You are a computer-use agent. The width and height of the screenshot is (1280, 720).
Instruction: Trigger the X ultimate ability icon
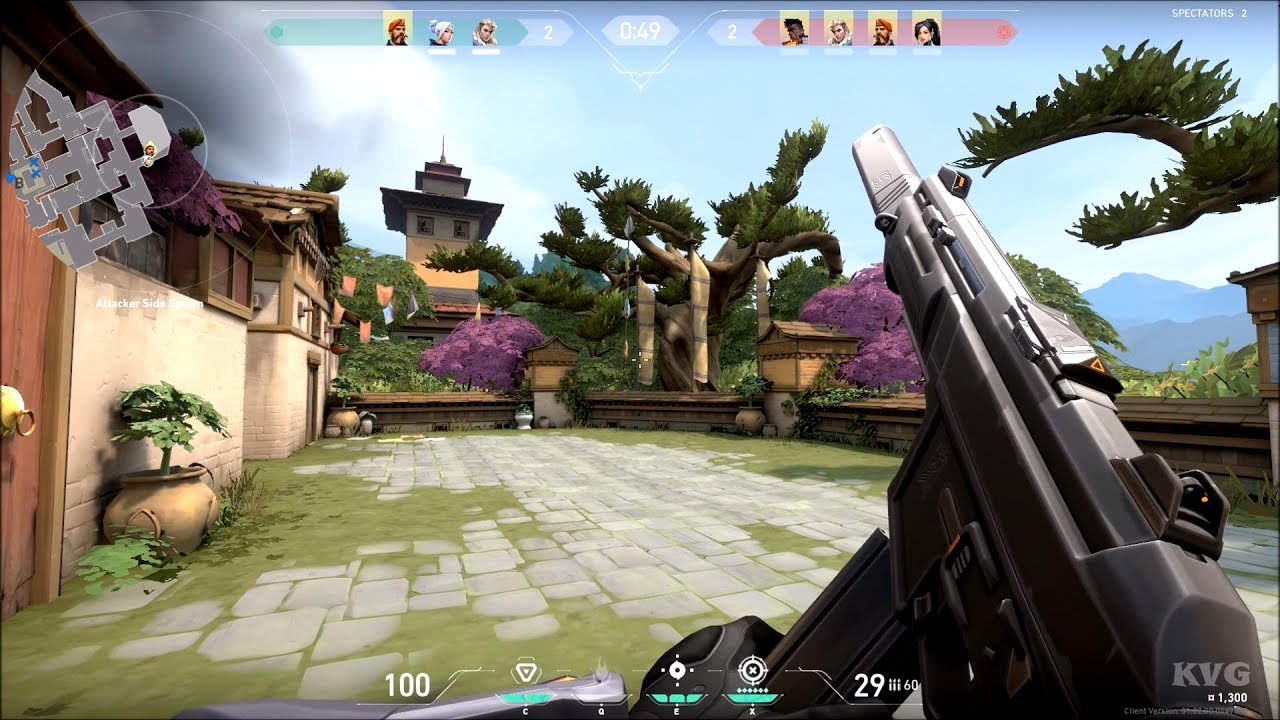coord(753,669)
